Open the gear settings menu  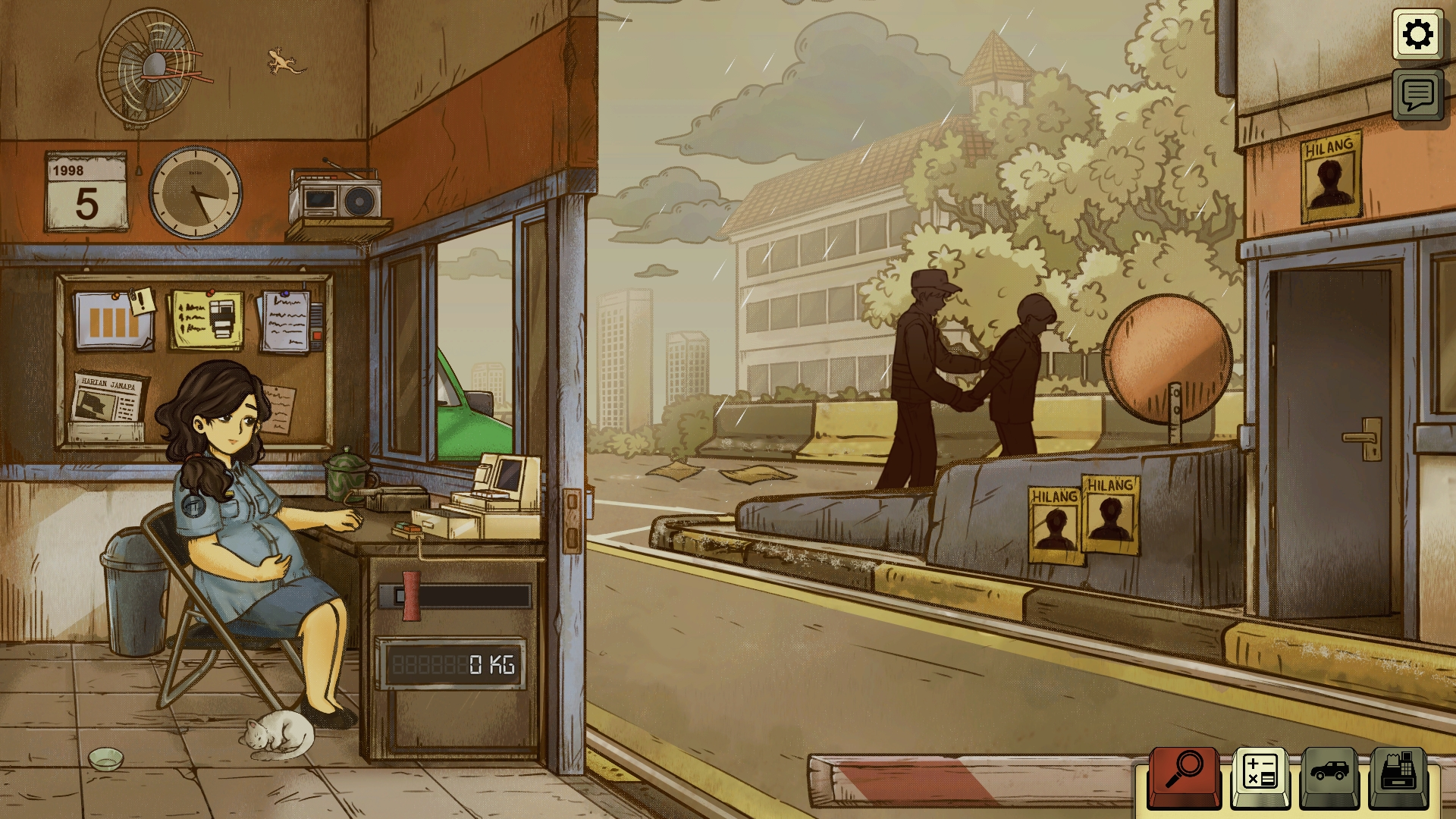(1417, 34)
